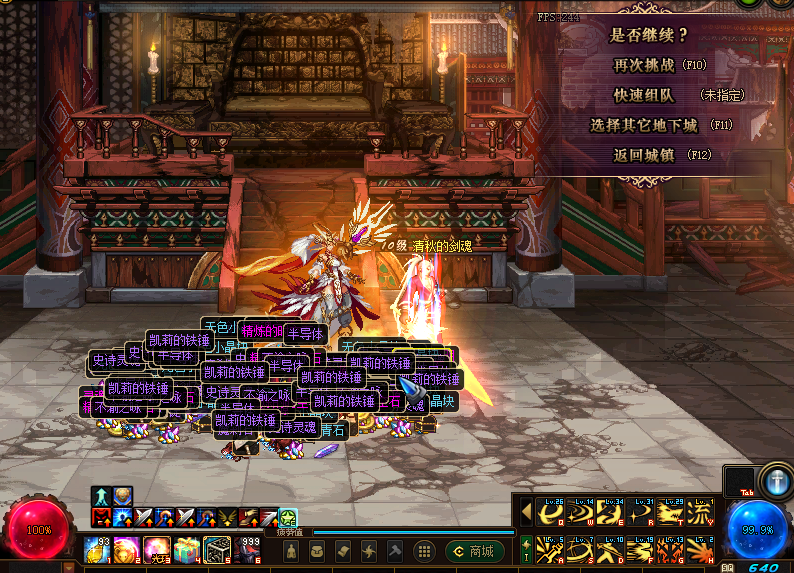Use the gold crystal item with 93 count

click(96, 550)
